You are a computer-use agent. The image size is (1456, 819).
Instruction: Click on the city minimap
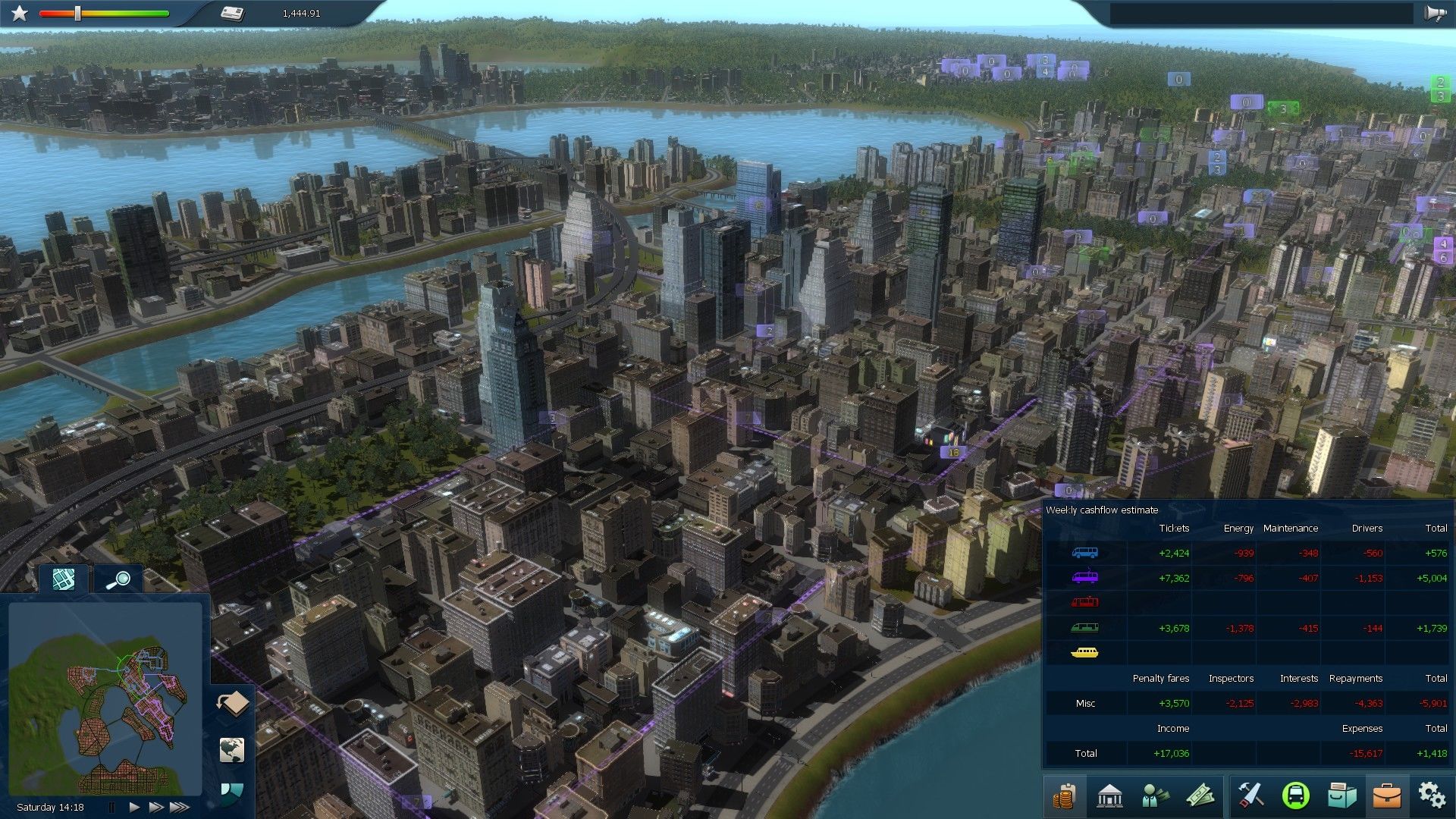click(106, 698)
